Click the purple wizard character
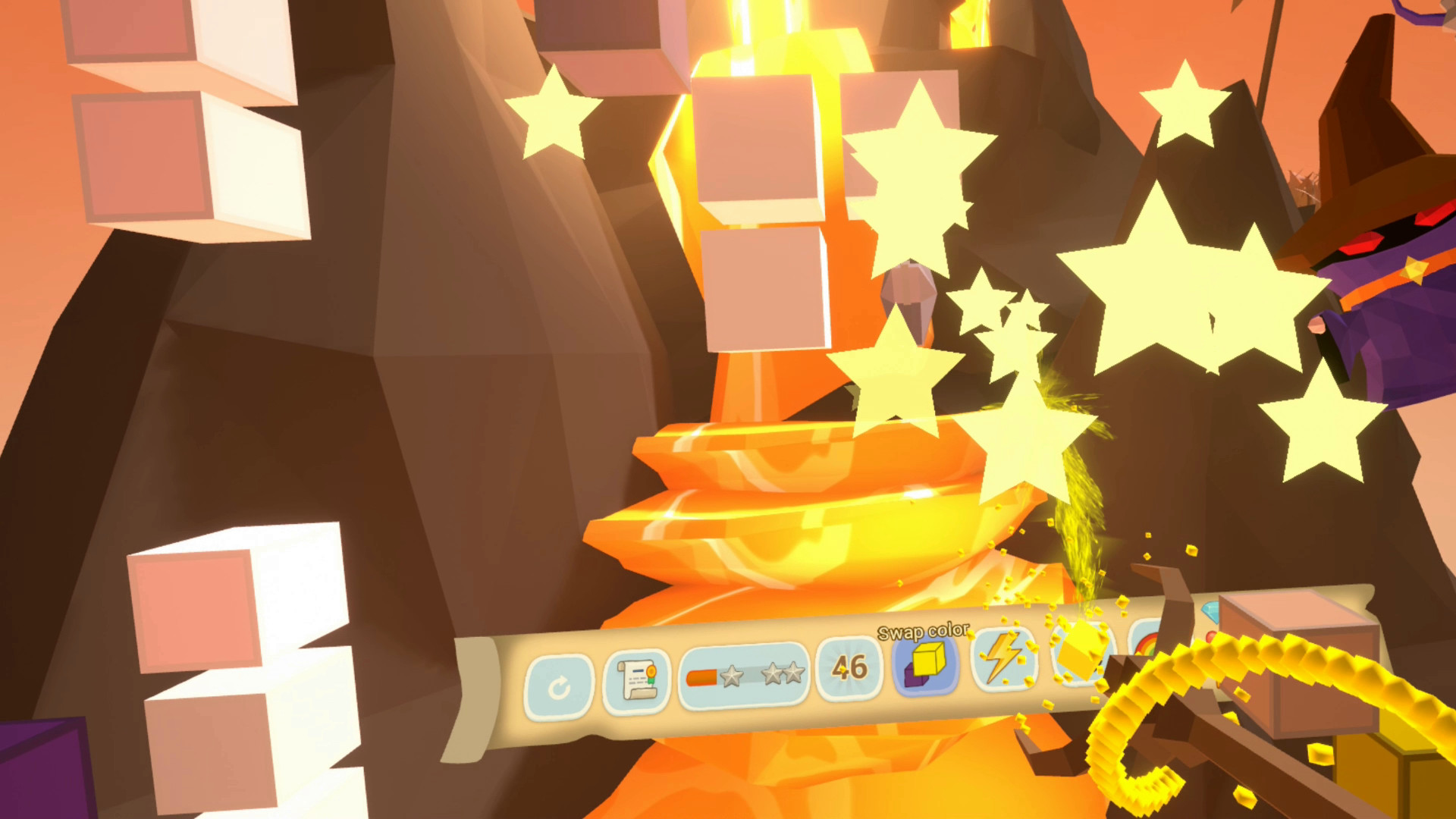The width and height of the screenshot is (1456, 819). point(1403,281)
